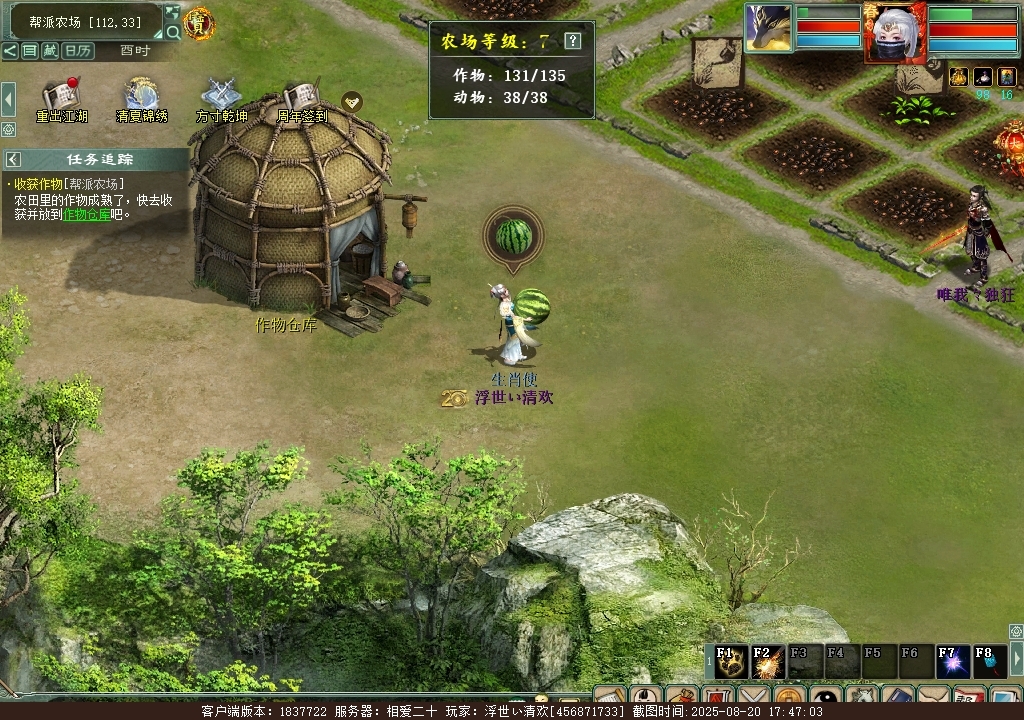Open the 日历 calendar button
The image size is (1024, 720).
coord(77,50)
